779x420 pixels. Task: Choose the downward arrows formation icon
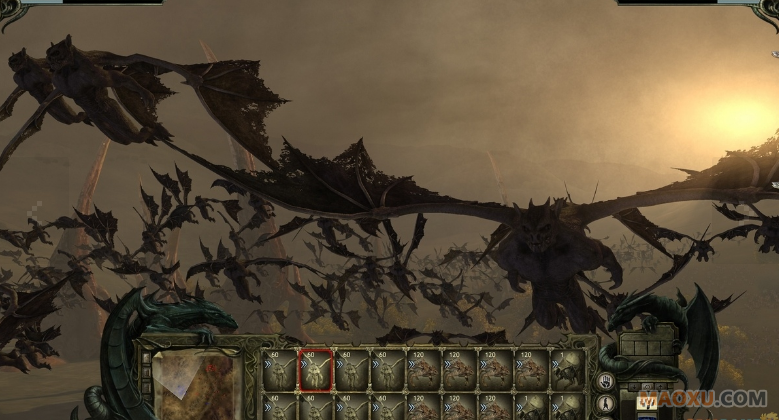(646, 401)
